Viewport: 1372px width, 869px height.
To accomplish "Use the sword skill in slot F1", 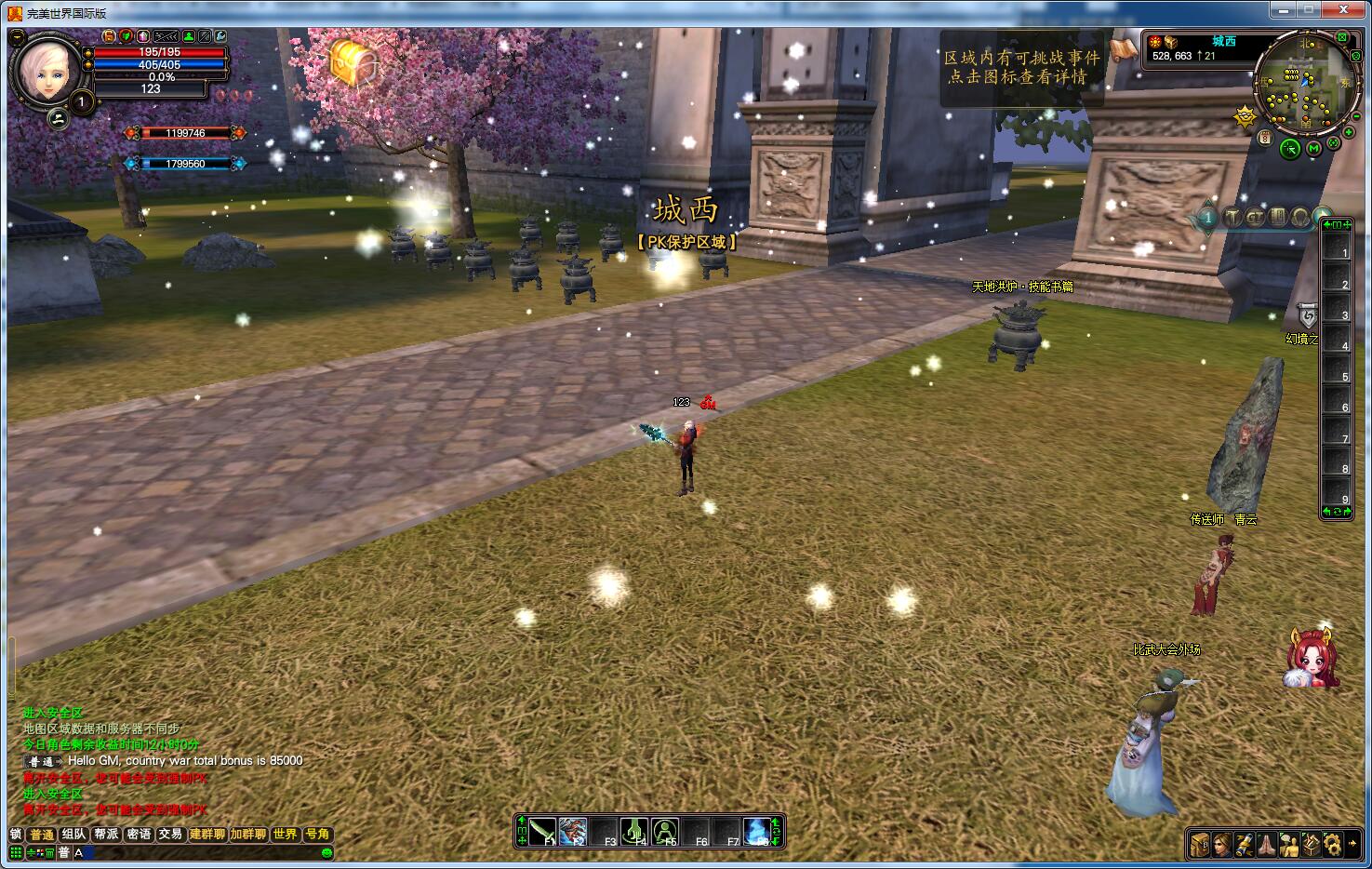I will (543, 831).
